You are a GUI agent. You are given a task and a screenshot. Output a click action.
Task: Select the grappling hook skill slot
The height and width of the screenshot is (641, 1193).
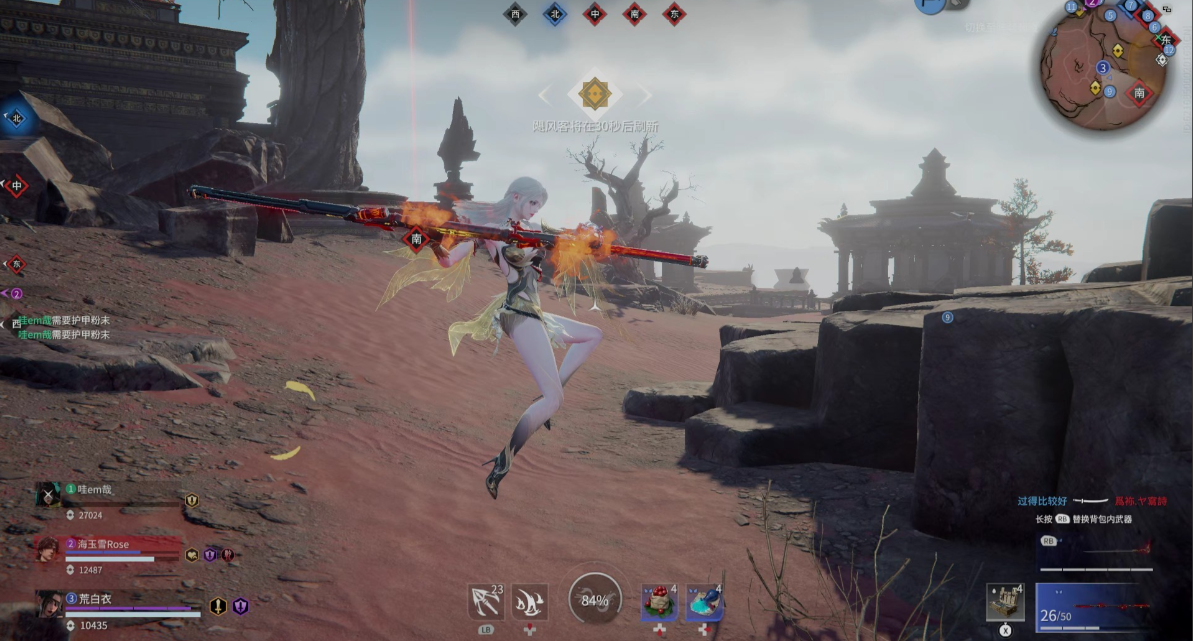485,601
